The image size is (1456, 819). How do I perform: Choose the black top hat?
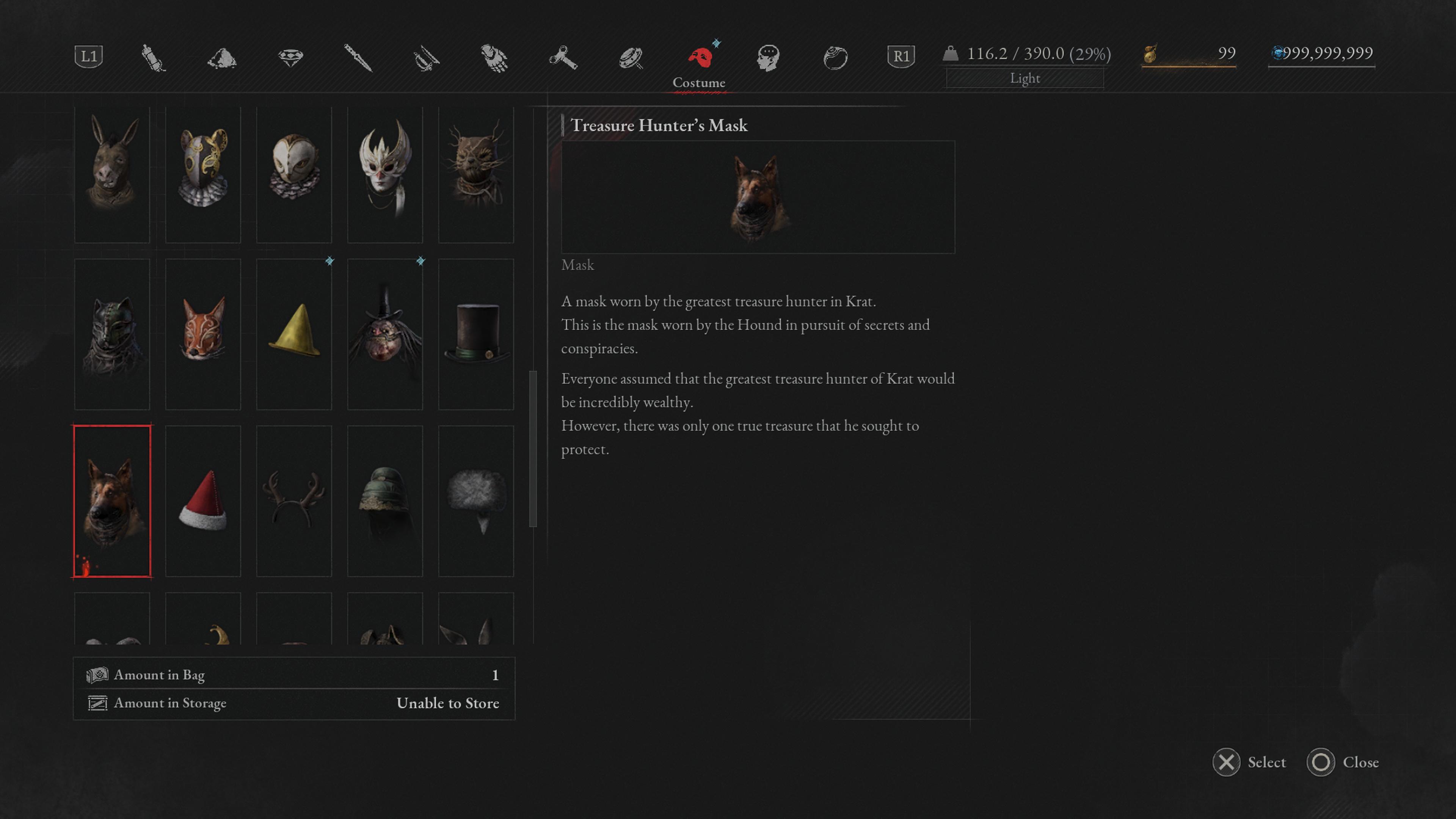pos(476,334)
